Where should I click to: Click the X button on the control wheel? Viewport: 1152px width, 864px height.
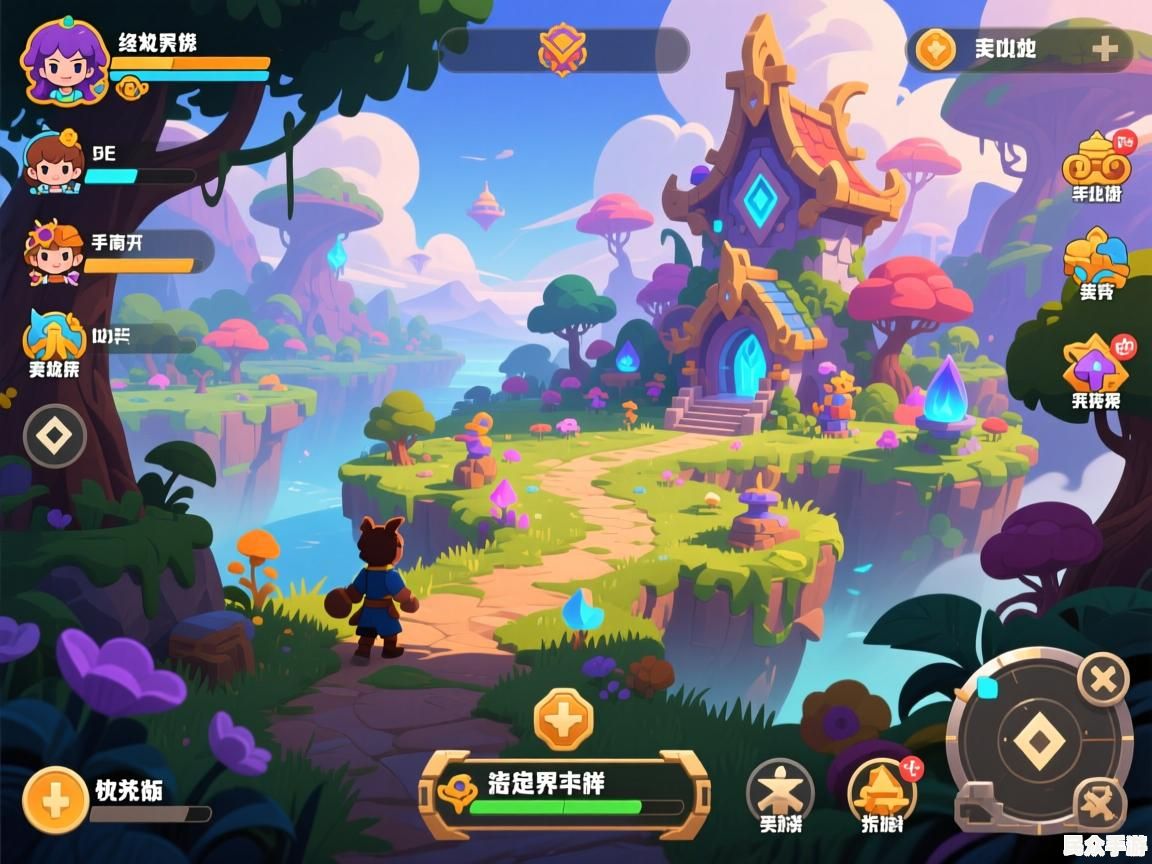click(1103, 681)
